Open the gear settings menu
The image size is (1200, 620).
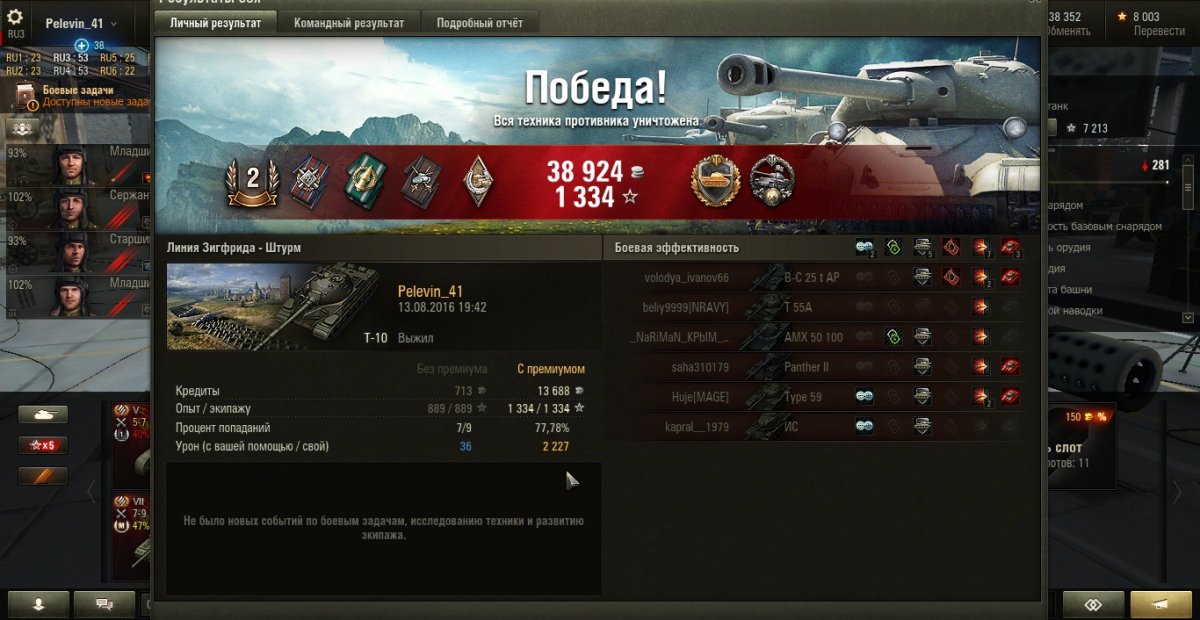(15, 18)
